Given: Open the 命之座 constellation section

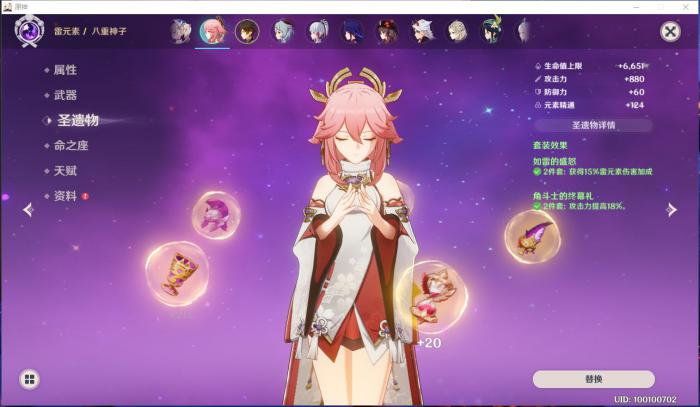Looking at the screenshot, I should pyautogui.click(x=72, y=146).
